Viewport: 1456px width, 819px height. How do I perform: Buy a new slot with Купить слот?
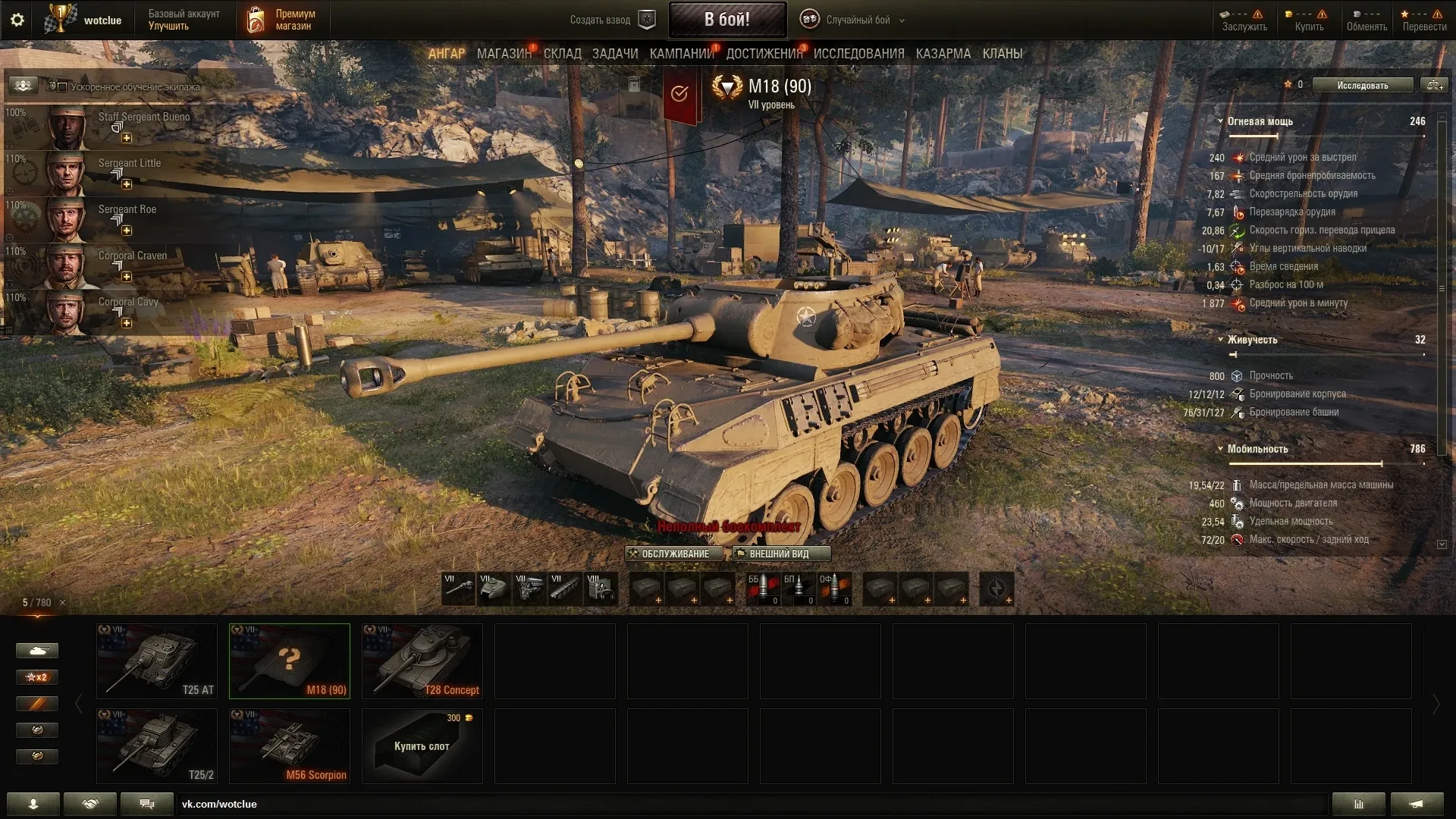(422, 745)
